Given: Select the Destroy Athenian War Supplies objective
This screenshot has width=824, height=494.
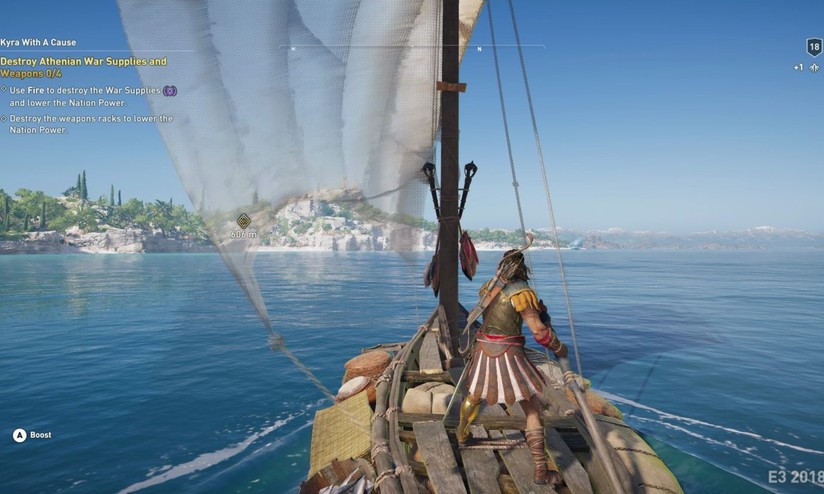Looking at the screenshot, I should click(x=83, y=67).
